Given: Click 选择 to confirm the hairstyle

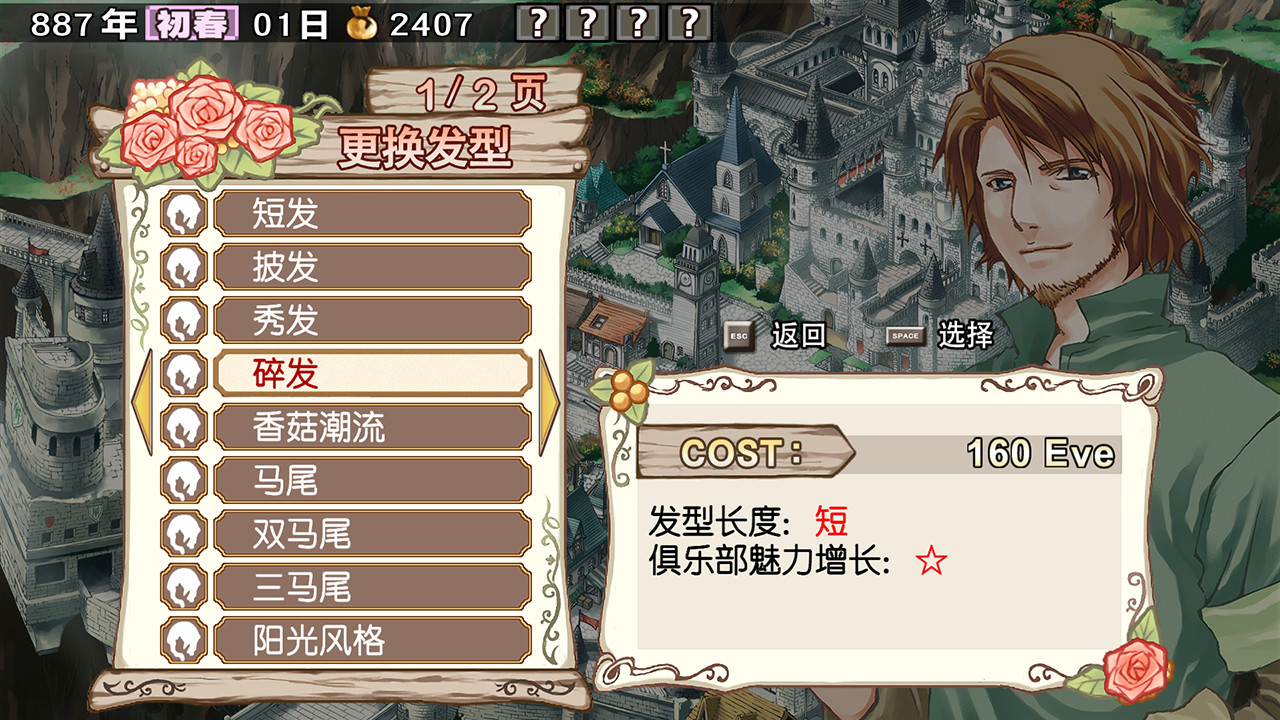Looking at the screenshot, I should [x=965, y=336].
